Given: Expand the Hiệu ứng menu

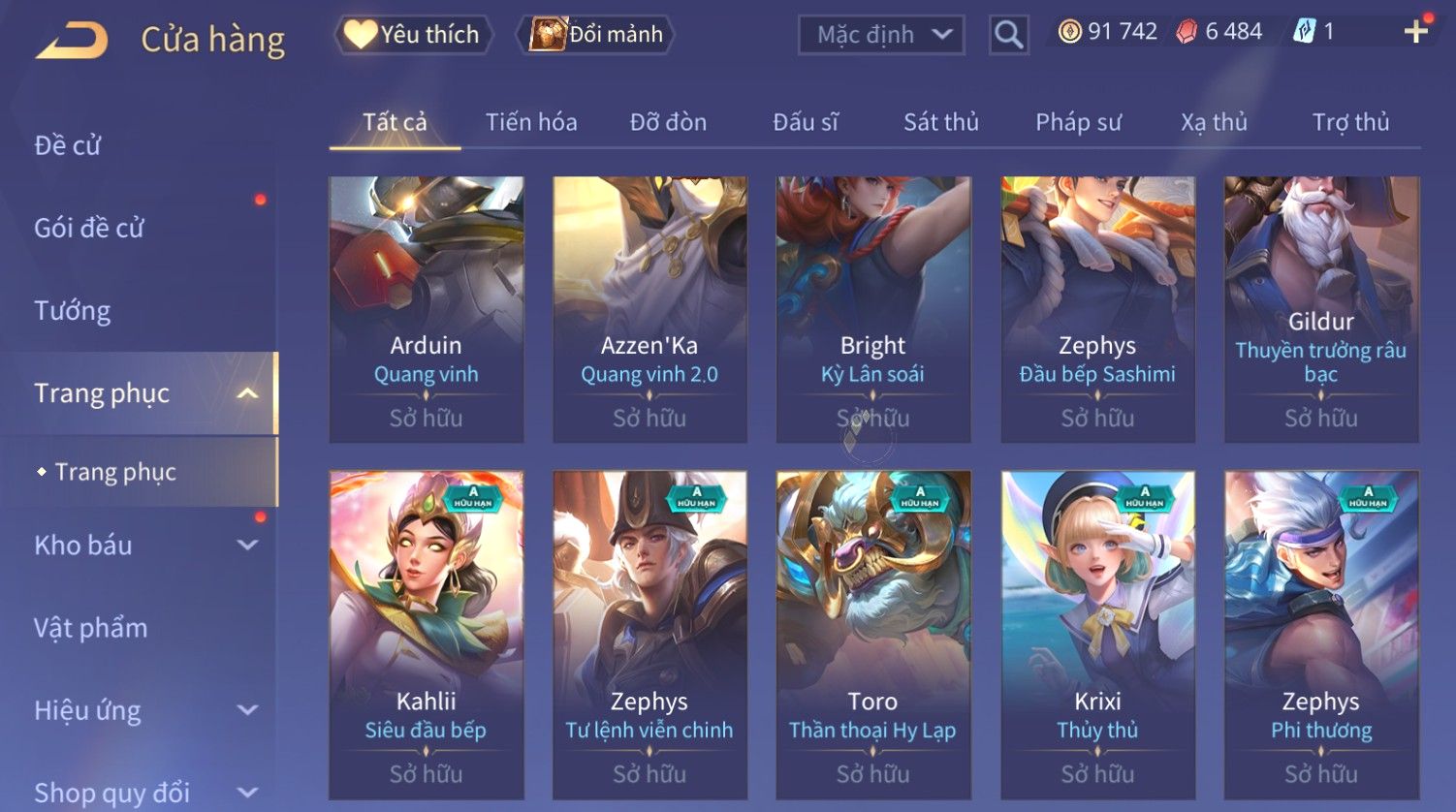Looking at the screenshot, I should [145, 710].
